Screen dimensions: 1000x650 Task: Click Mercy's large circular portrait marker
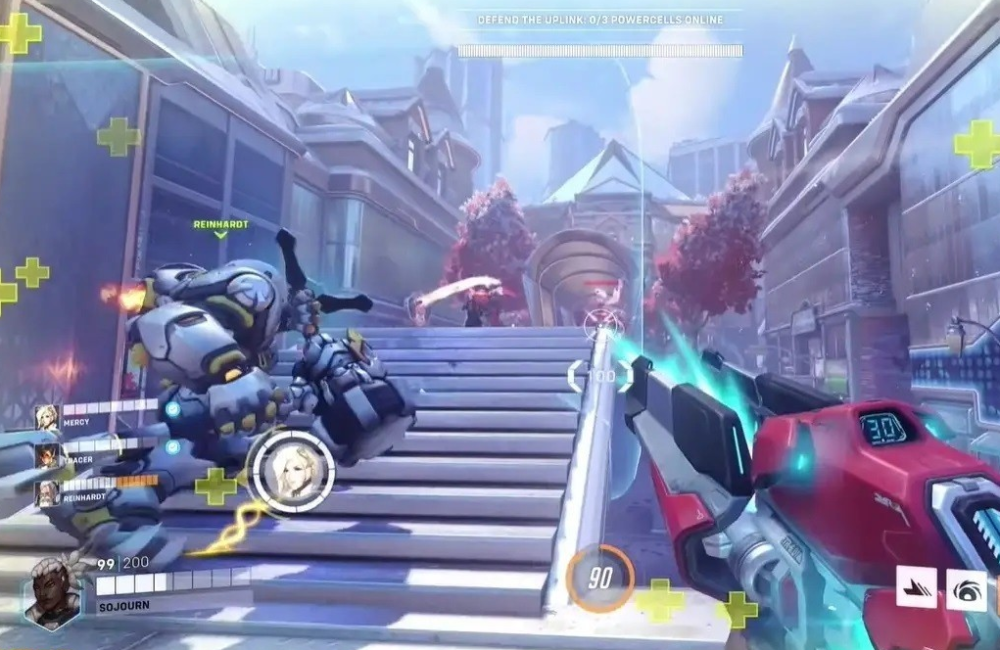[x=291, y=472]
